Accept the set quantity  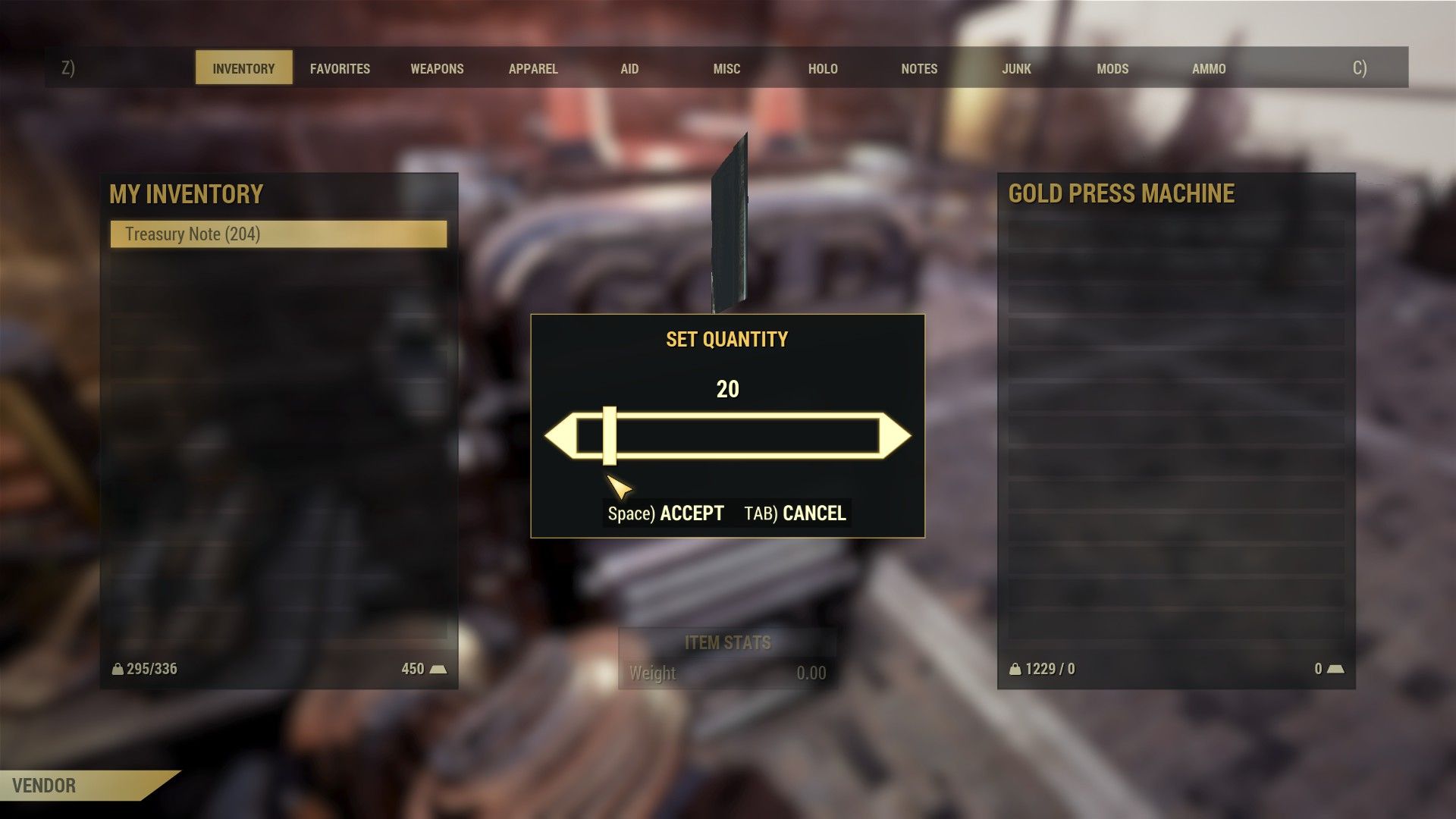point(666,513)
